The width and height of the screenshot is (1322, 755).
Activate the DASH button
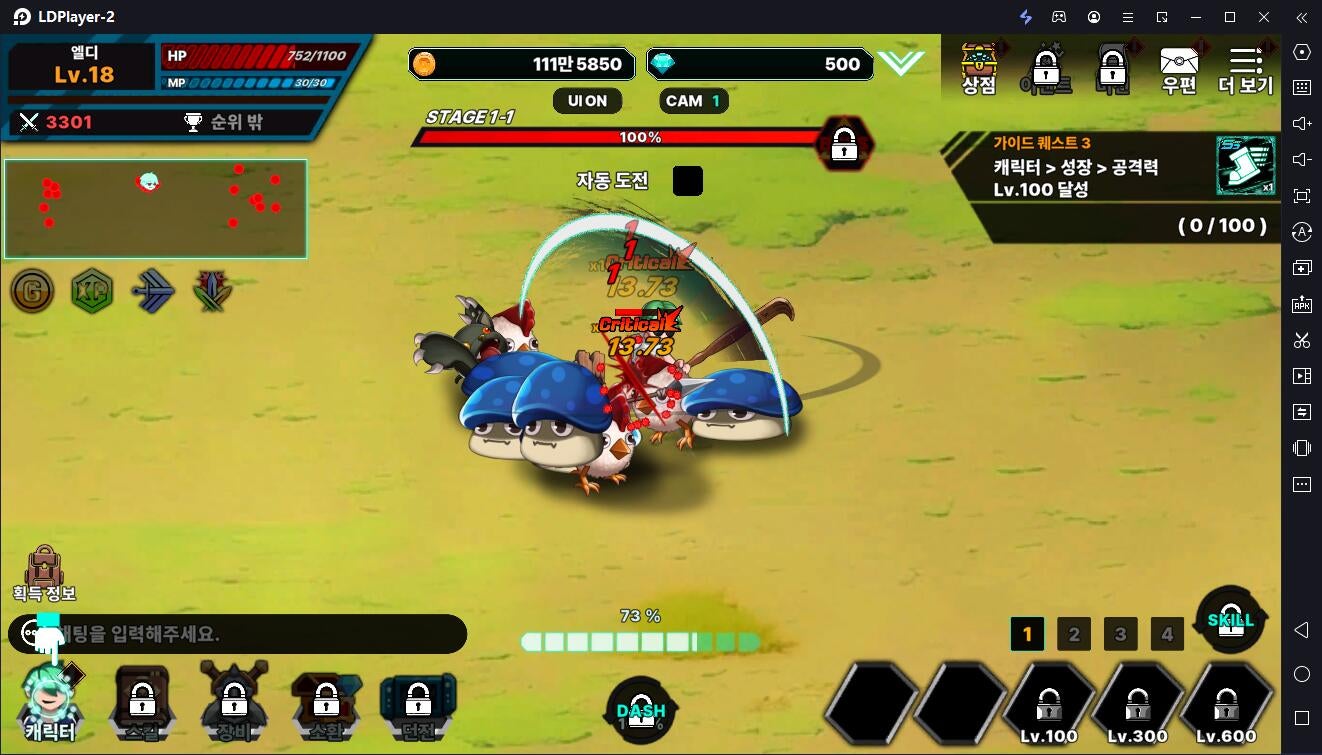[x=641, y=711]
